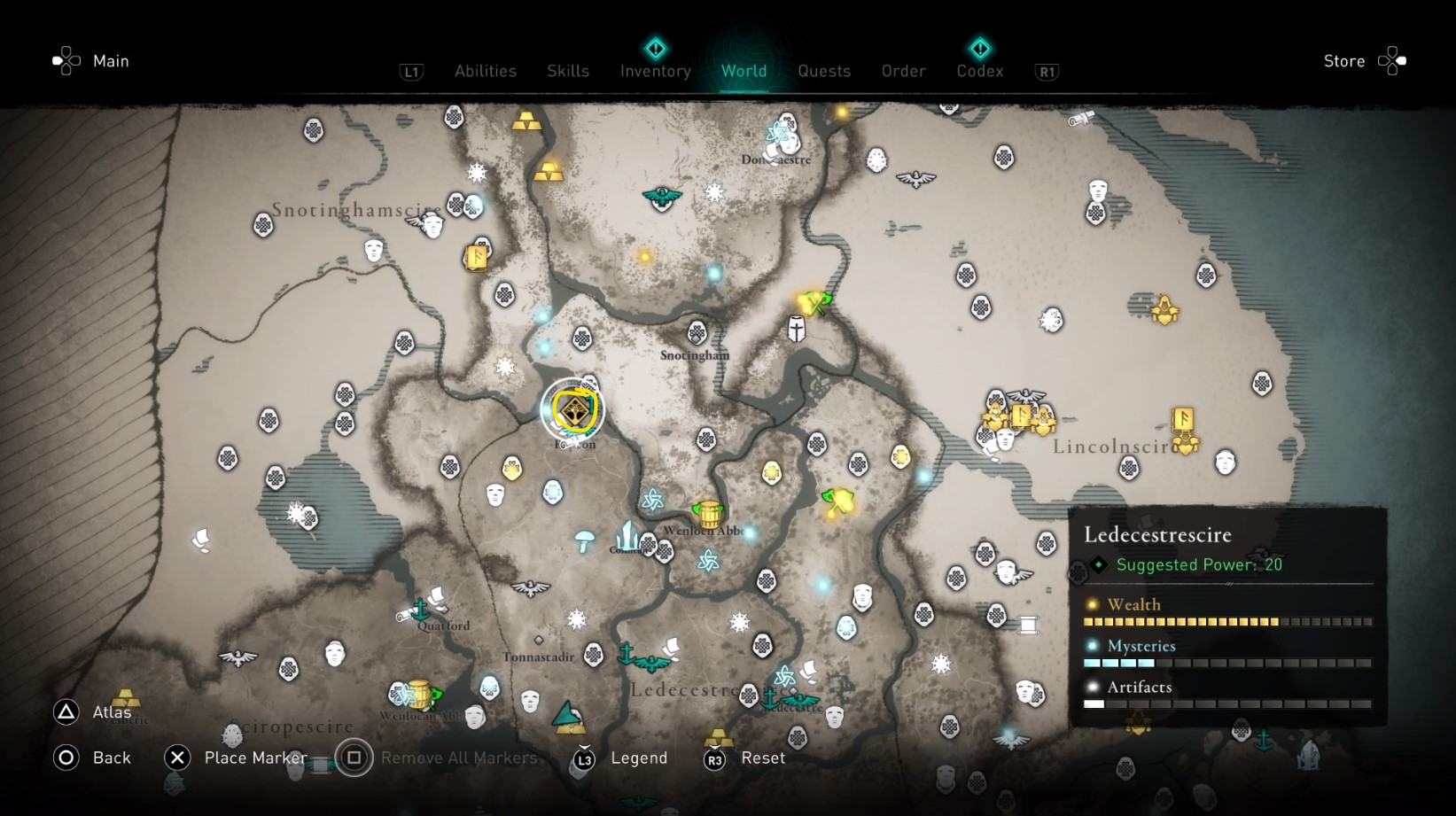This screenshot has width=1456, height=816.
Task: Select the circled player marker near Fulton
Action: (573, 409)
